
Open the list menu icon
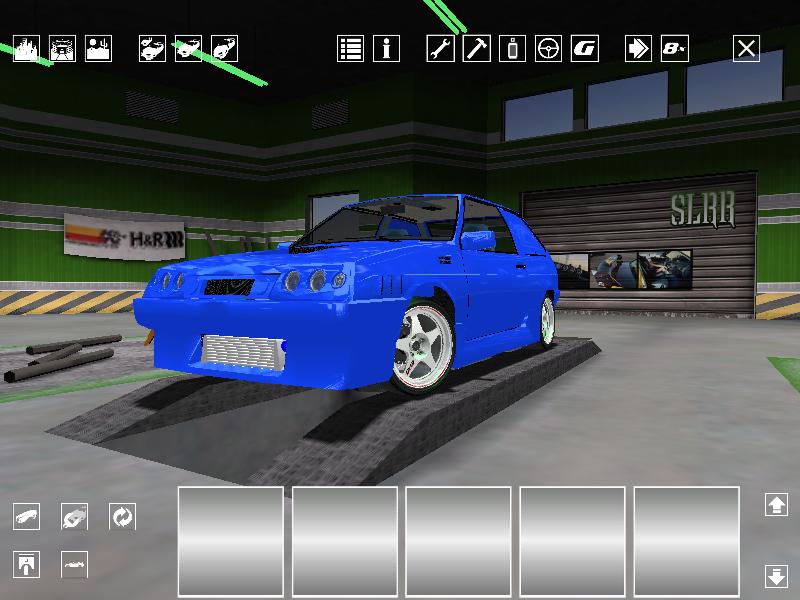[350, 48]
